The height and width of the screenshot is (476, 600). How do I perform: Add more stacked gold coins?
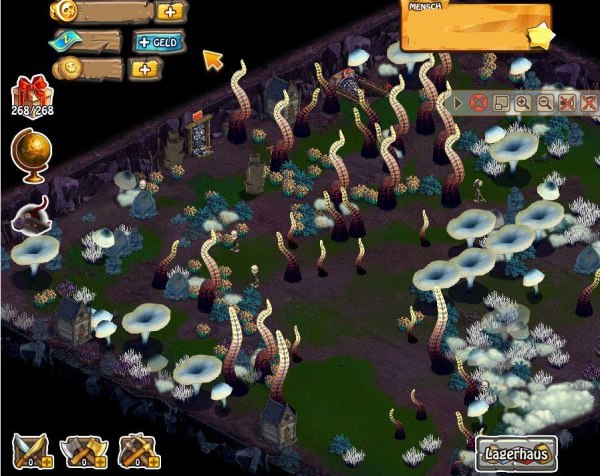[x=146, y=68]
